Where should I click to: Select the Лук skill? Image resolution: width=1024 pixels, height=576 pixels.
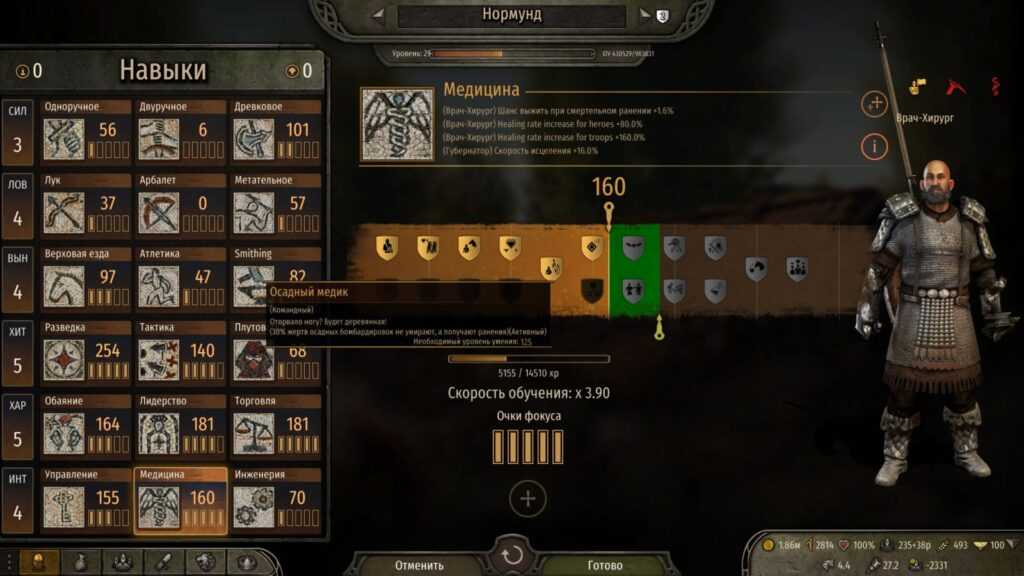coord(86,204)
